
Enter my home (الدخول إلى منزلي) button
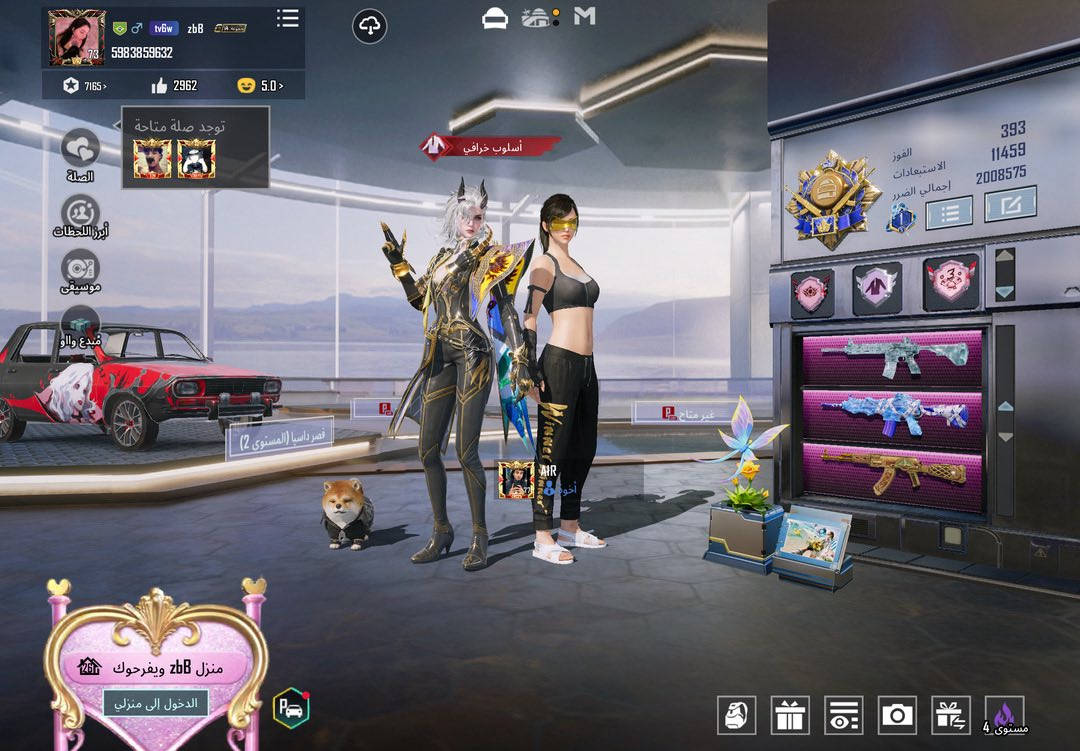pos(155,703)
